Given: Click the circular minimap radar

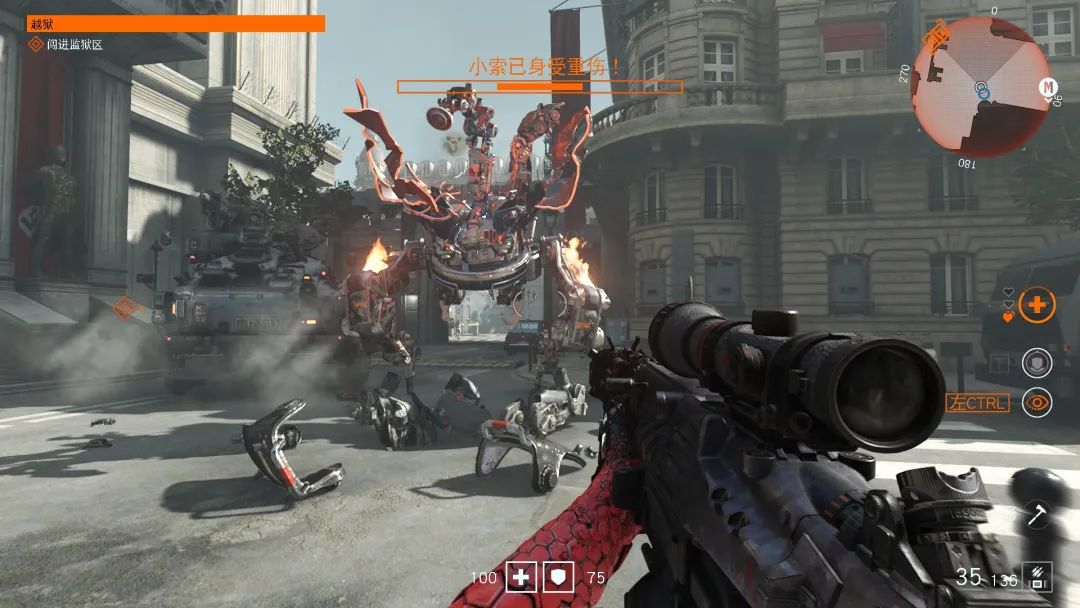Looking at the screenshot, I should (x=981, y=87).
